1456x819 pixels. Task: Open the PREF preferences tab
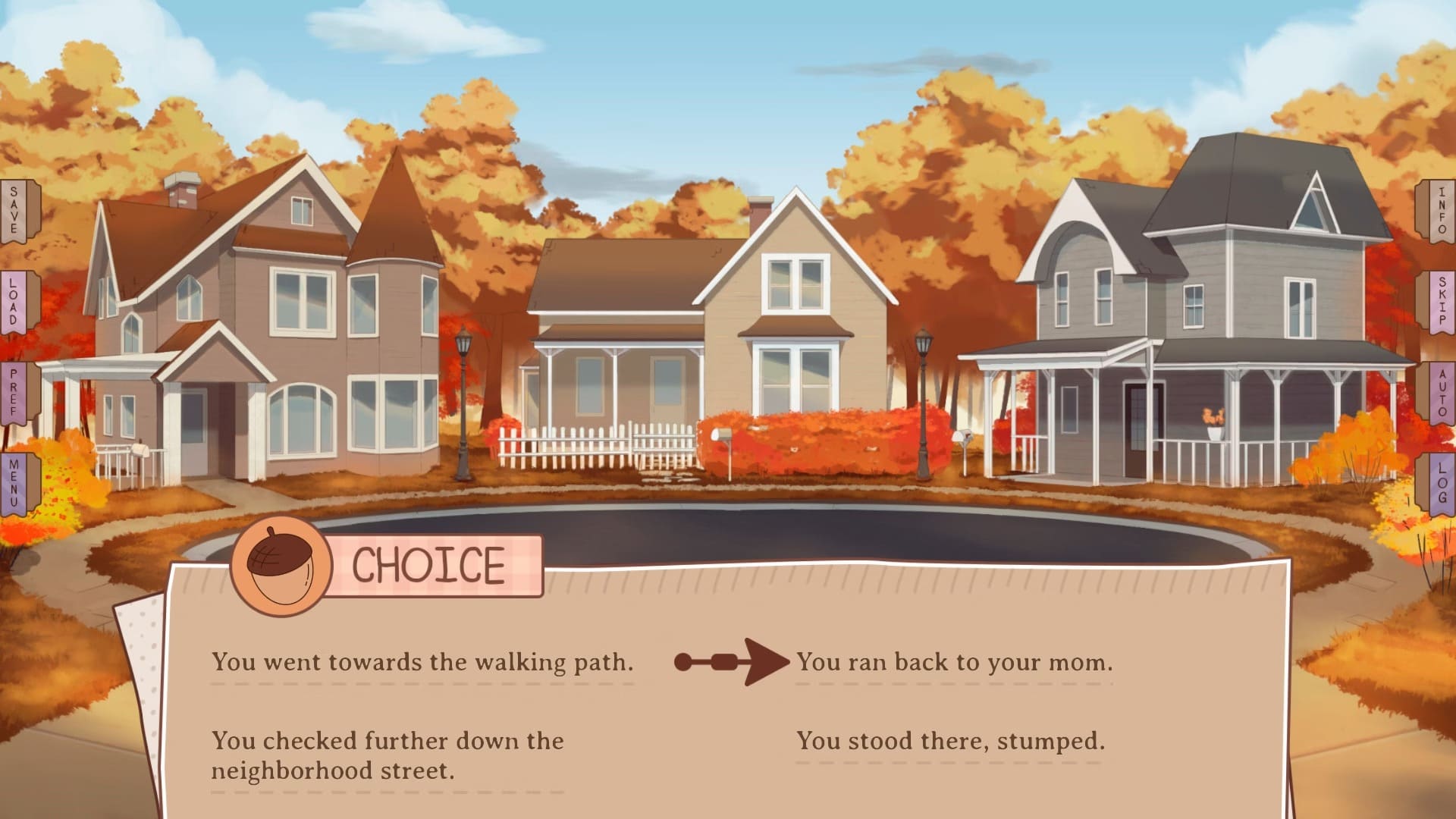tap(14, 393)
